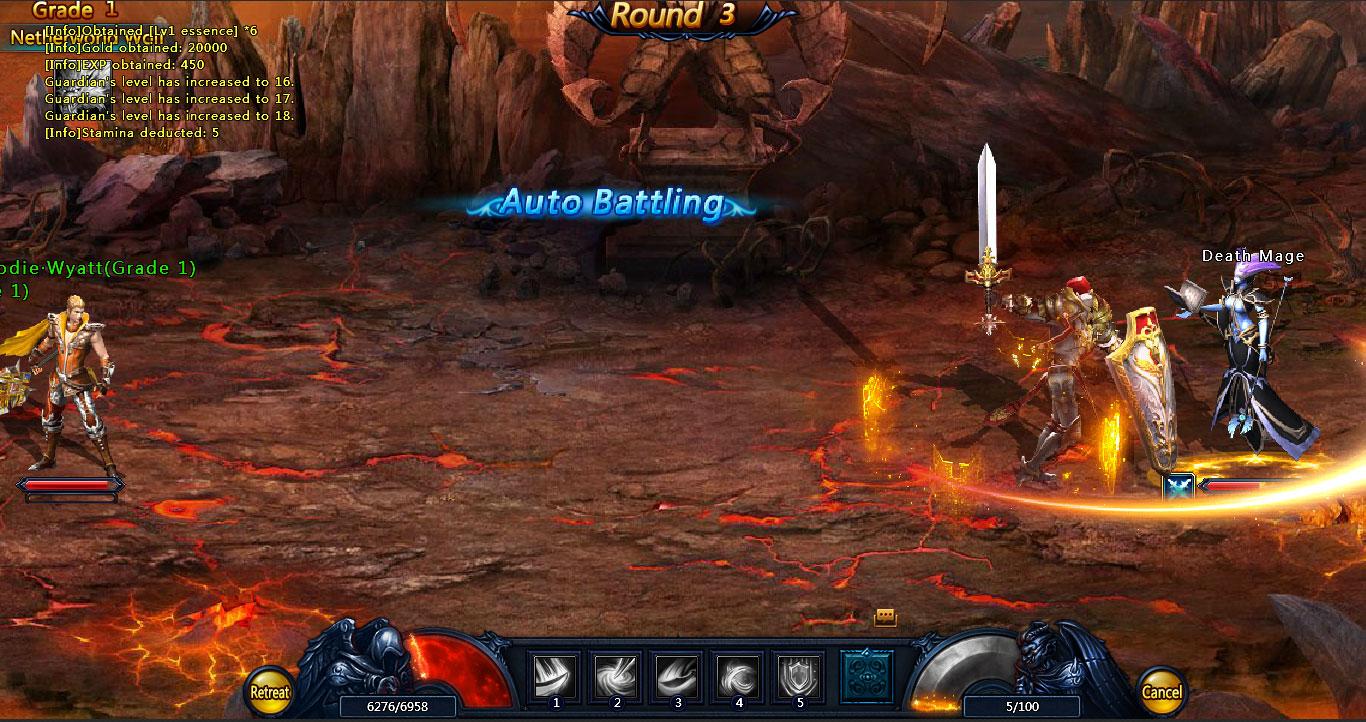Click the Auto Battling indicator
Screen dimensions: 1366x722
pos(613,203)
